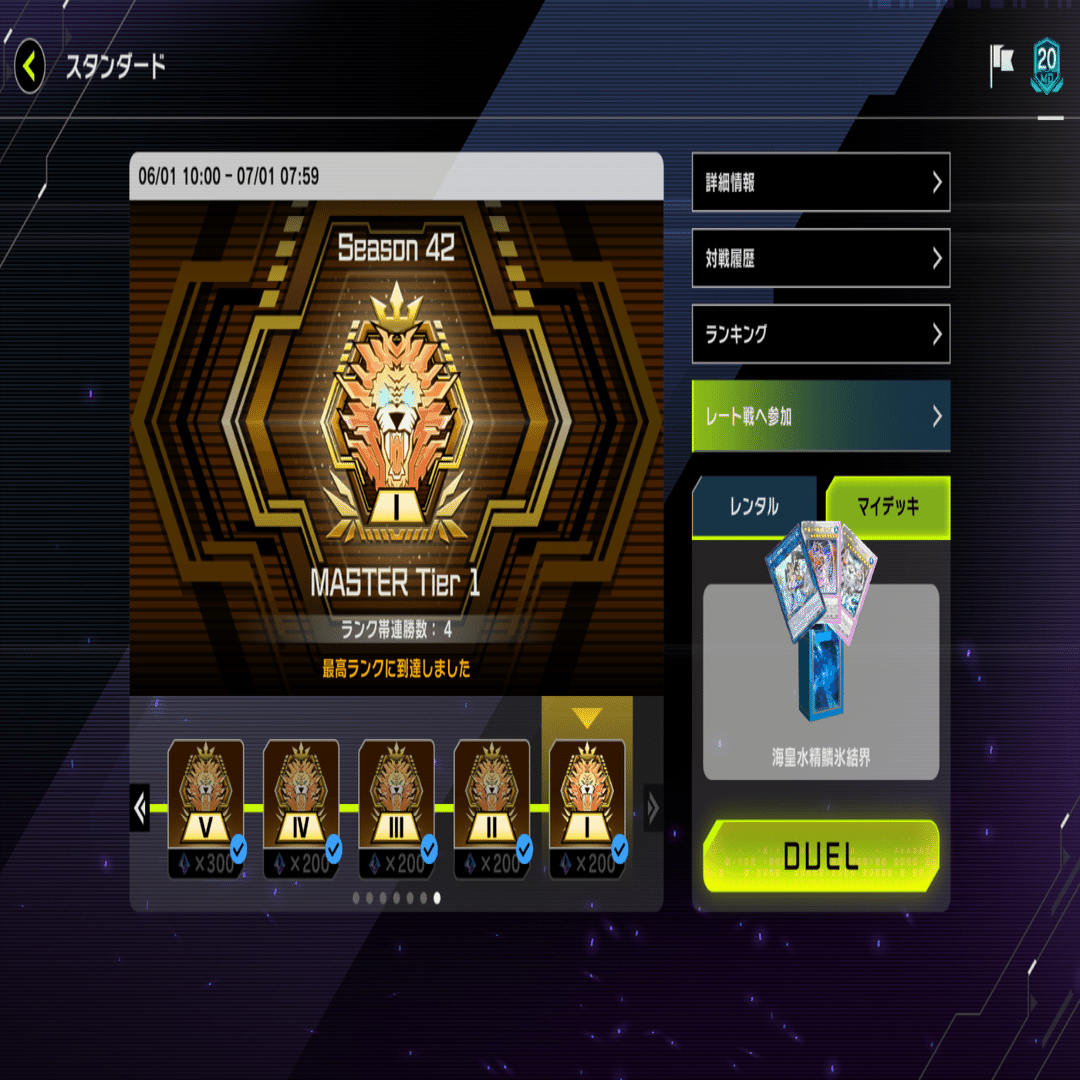Show previous rank rewards with left arrow
Screen dimensions: 1080x1080
click(x=140, y=807)
